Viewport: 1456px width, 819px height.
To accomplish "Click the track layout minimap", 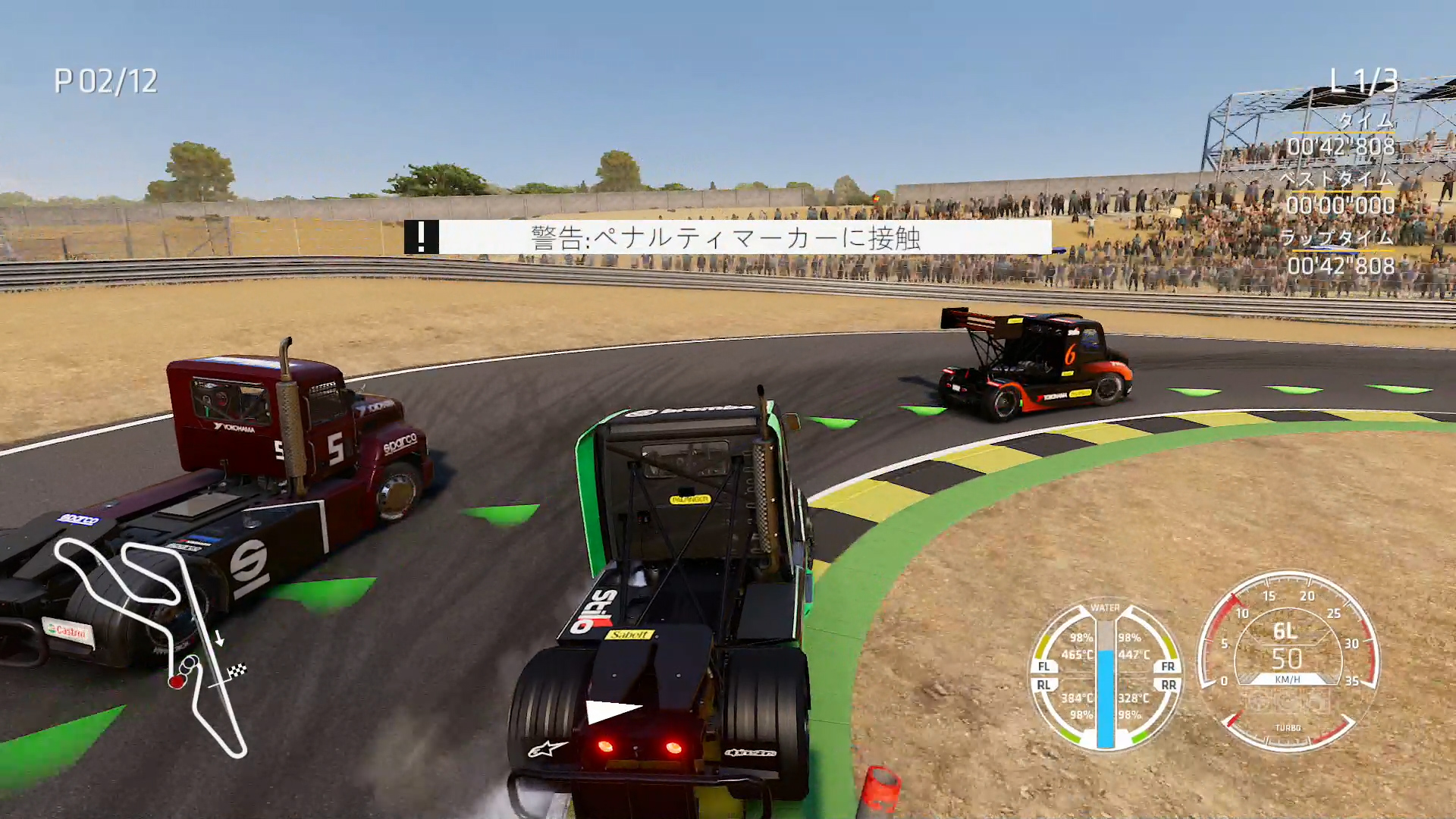I will tap(152, 645).
